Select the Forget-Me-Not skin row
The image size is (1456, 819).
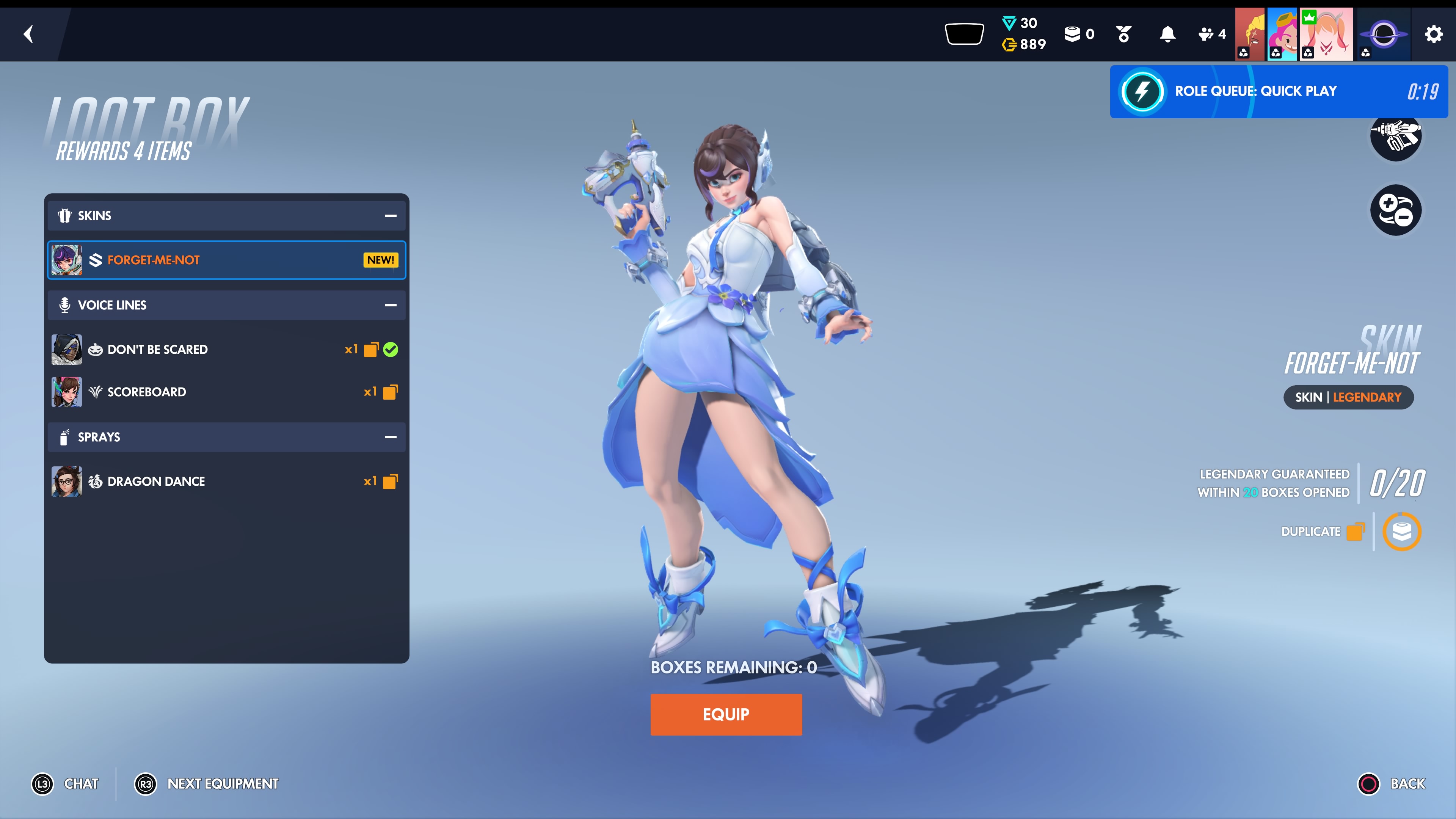[226, 260]
